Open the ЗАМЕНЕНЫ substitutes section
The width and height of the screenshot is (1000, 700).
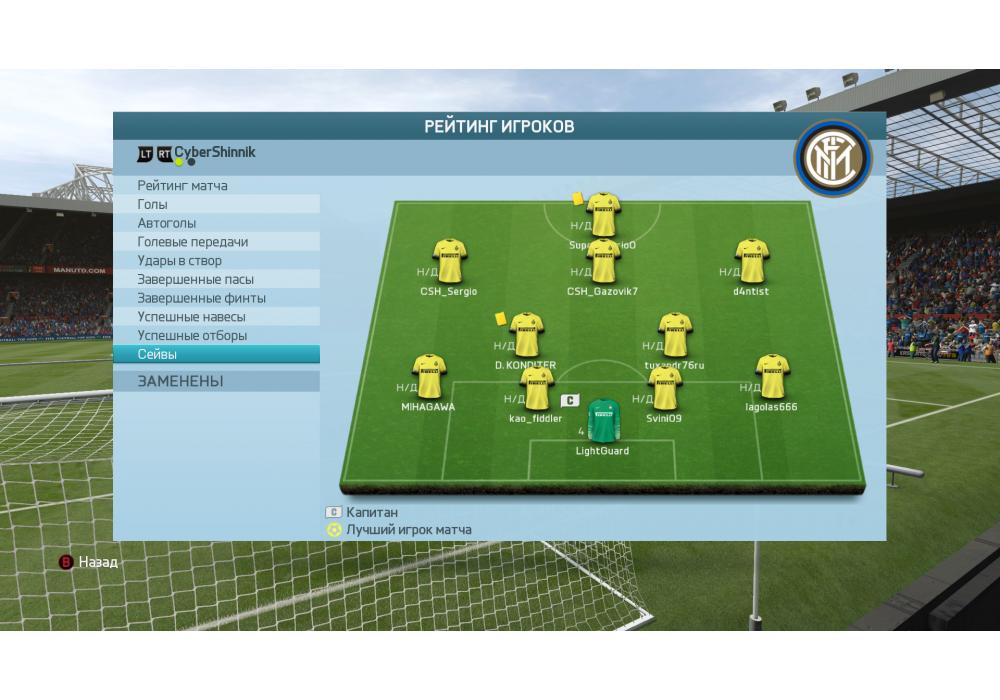click(216, 381)
